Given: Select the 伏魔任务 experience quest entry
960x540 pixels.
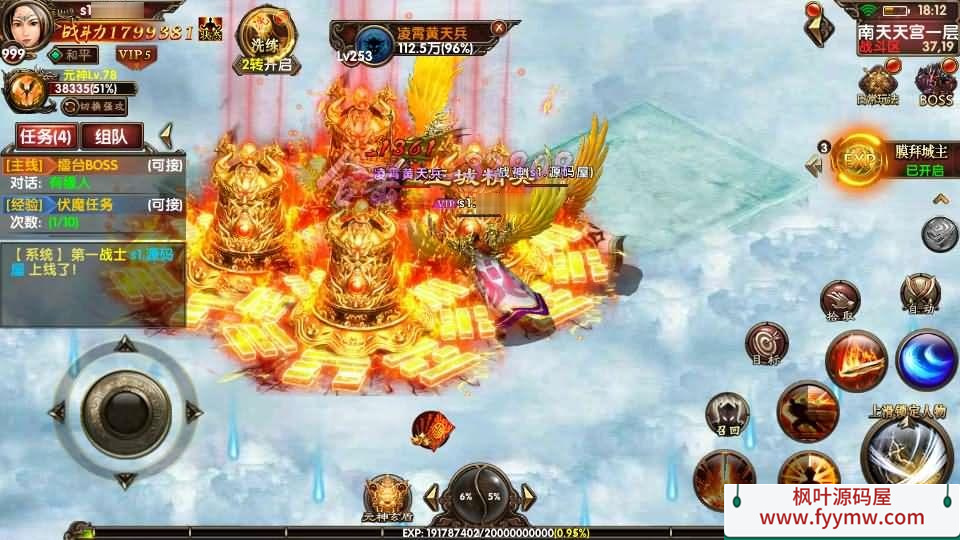Looking at the screenshot, I should [x=94, y=205].
